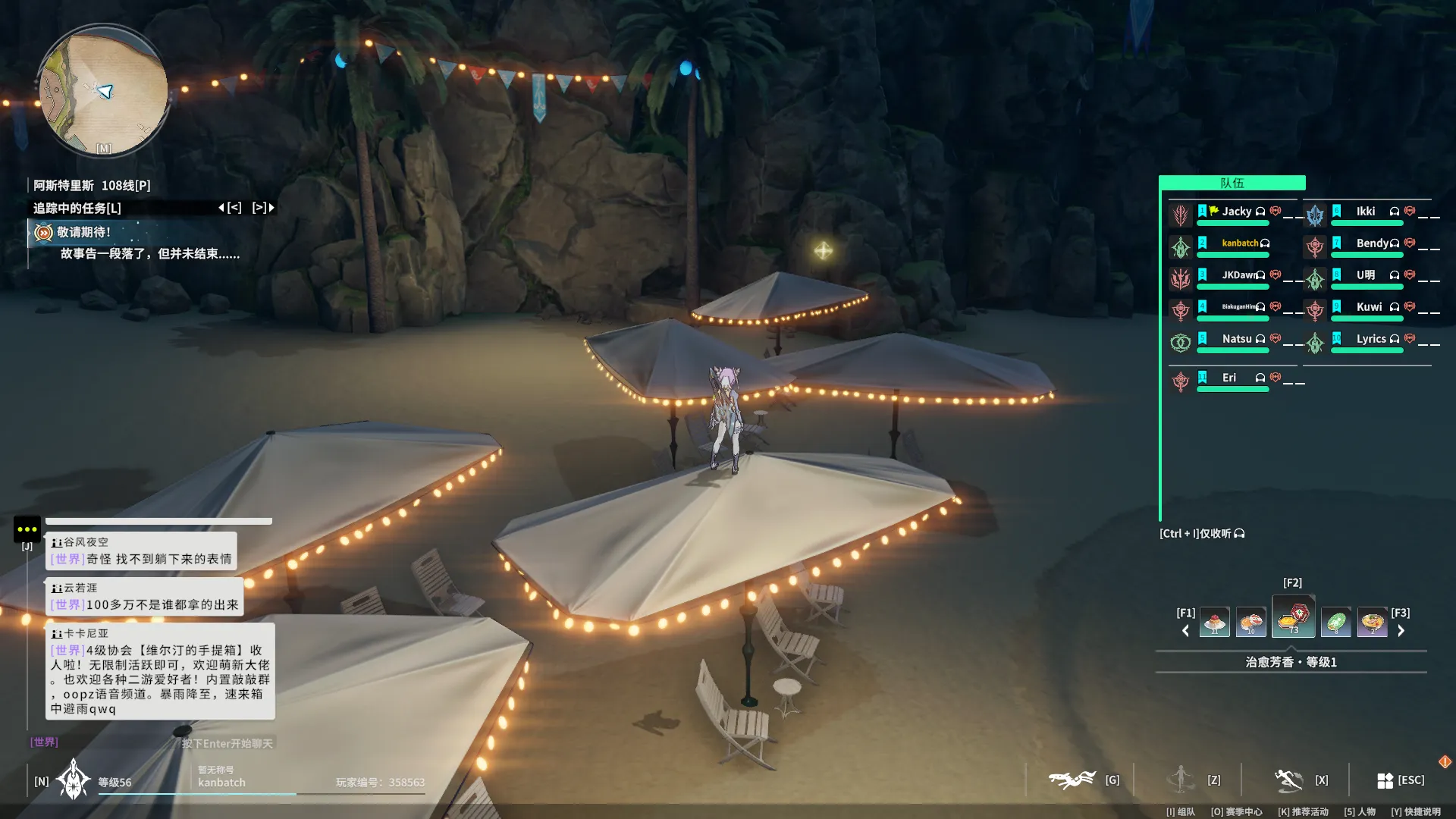
Task: Select the ramen bowl item slot
Action: [1372, 623]
